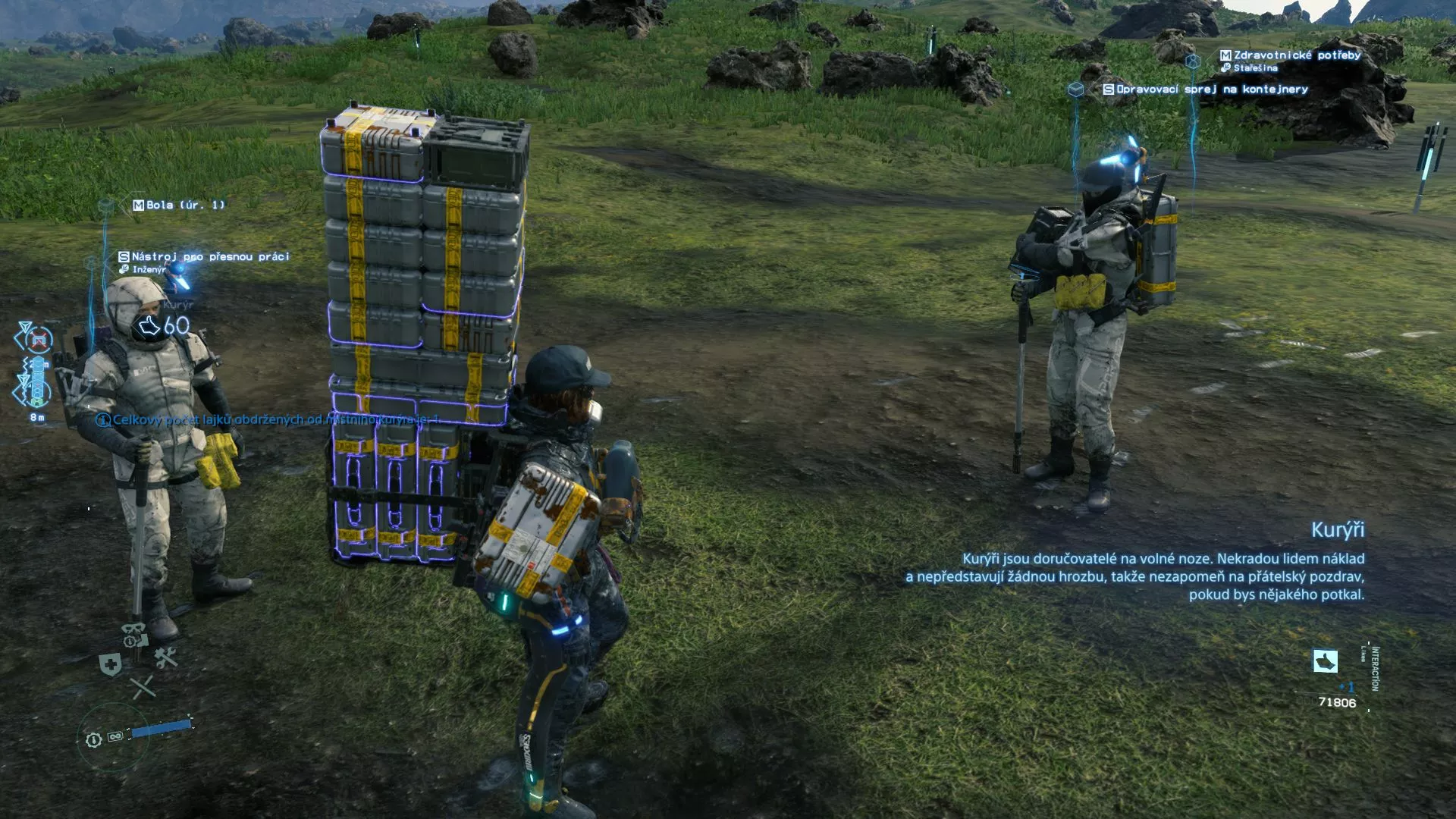Click the thumbs-up Likes interaction icon
Viewport: 1456px width, 819px height.
[x=1325, y=661]
